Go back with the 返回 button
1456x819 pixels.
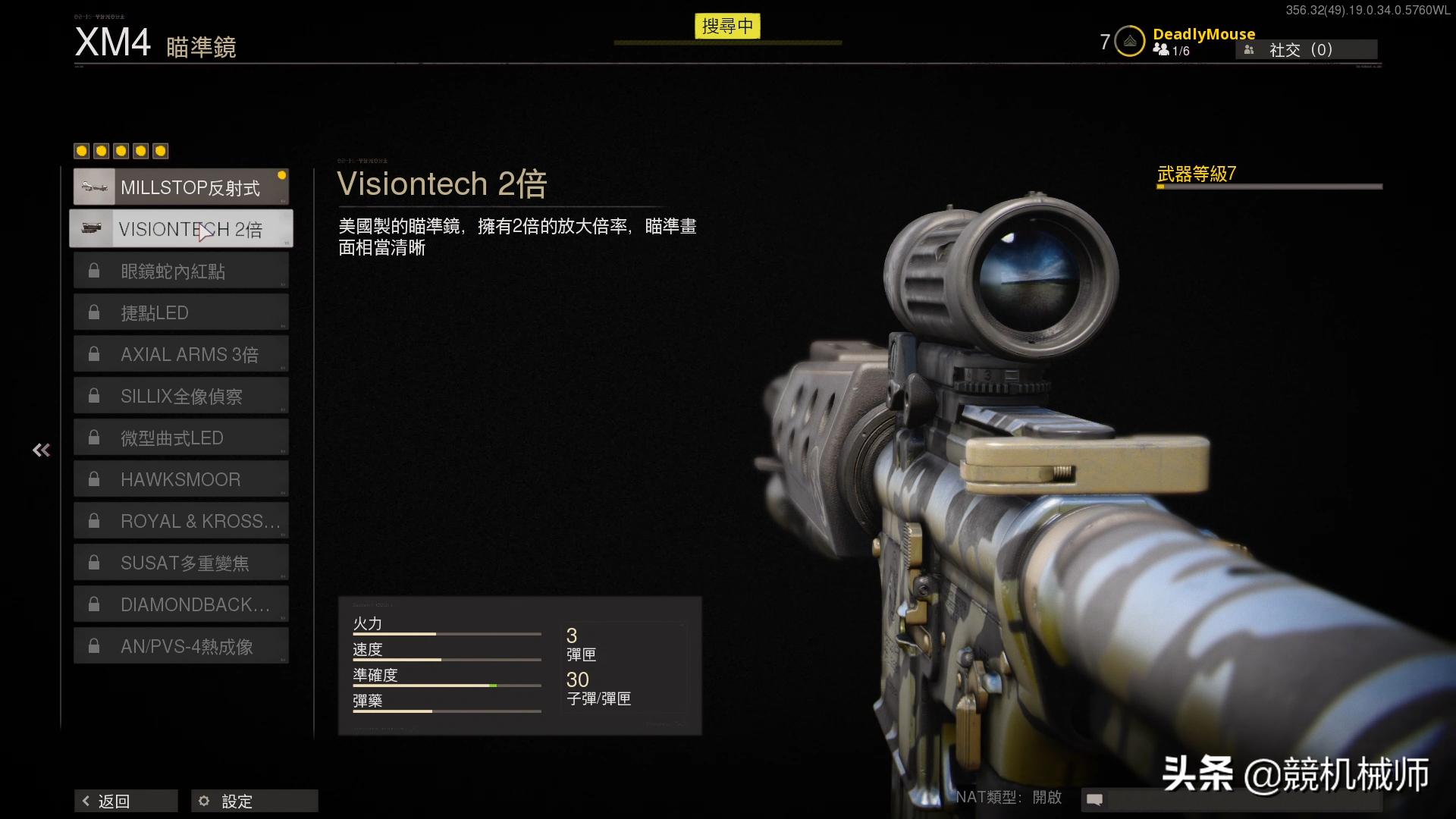click(x=126, y=801)
